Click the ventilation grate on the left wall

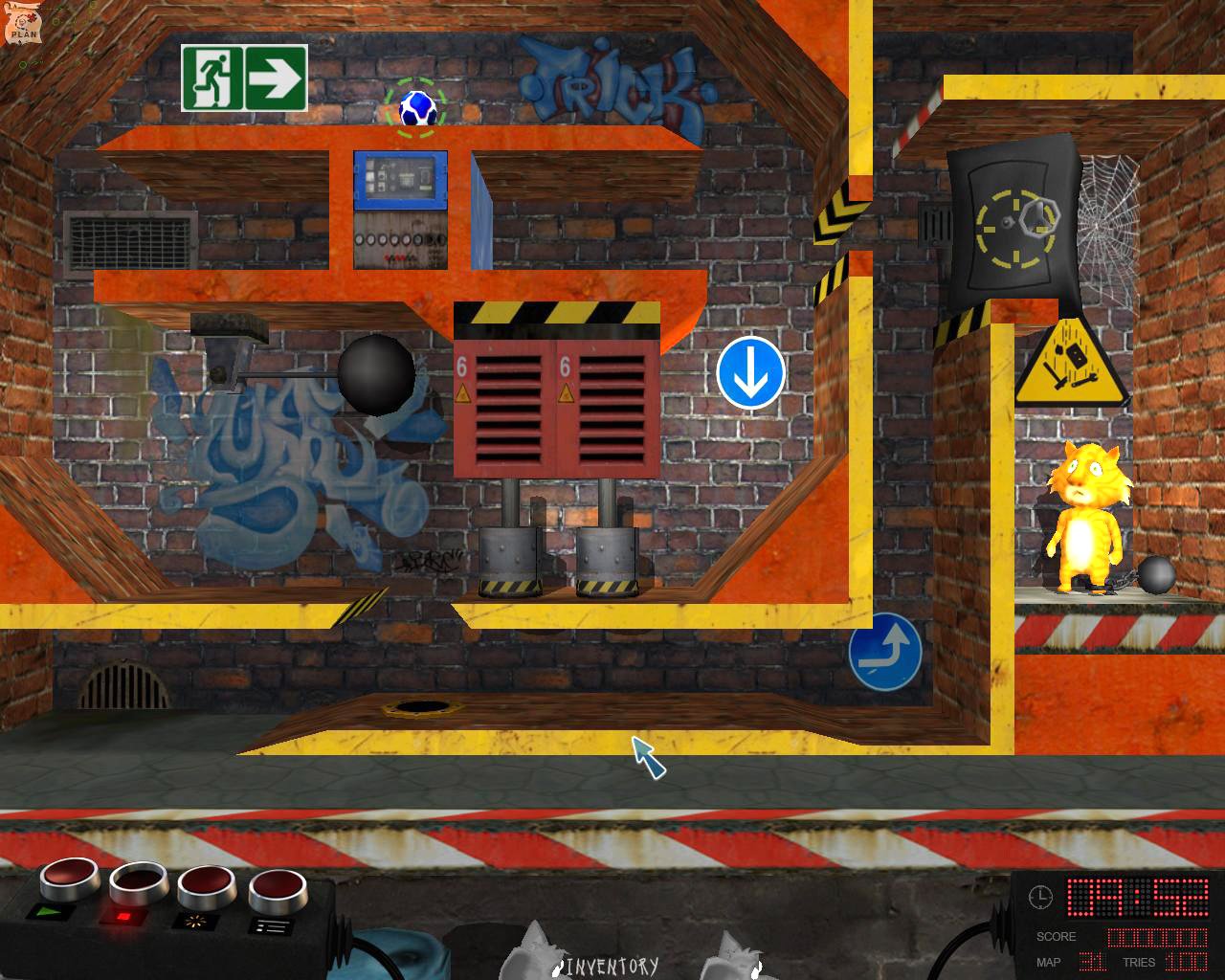[x=129, y=235]
